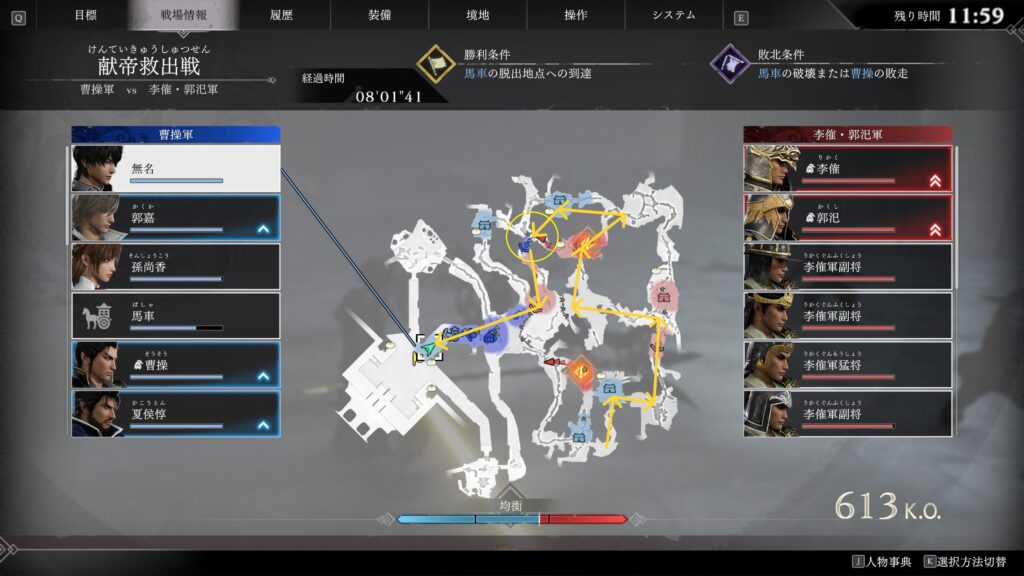Choose 夏侯惇 from the 曹操軍 roster

pyautogui.click(x=175, y=414)
